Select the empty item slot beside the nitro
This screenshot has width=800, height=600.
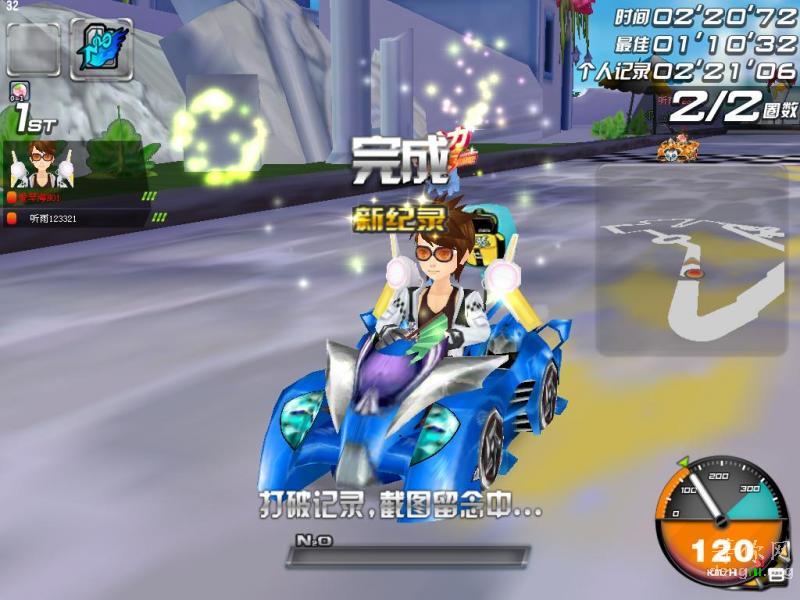[x=33, y=48]
